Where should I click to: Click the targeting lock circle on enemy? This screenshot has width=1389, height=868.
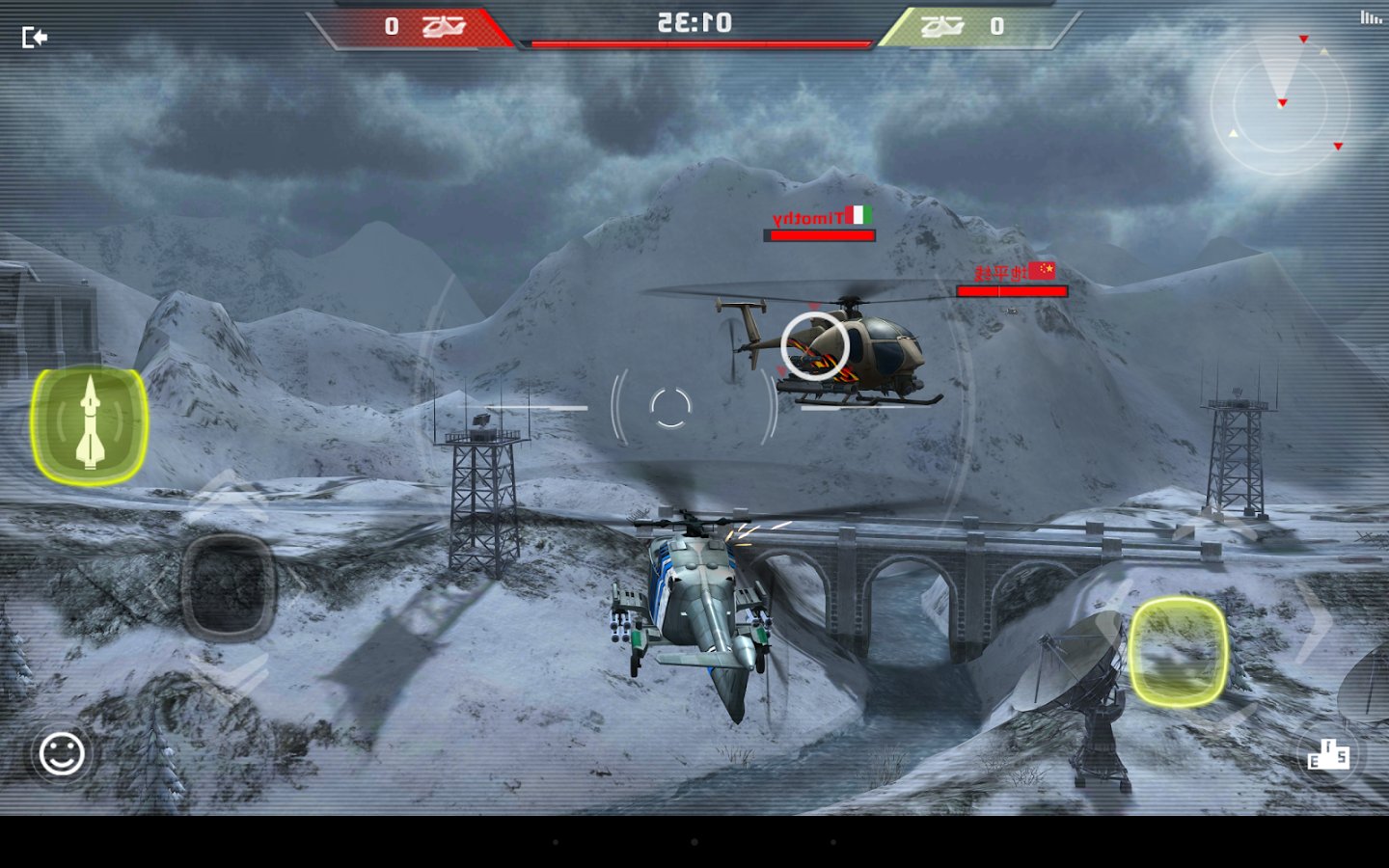pyautogui.click(x=818, y=347)
